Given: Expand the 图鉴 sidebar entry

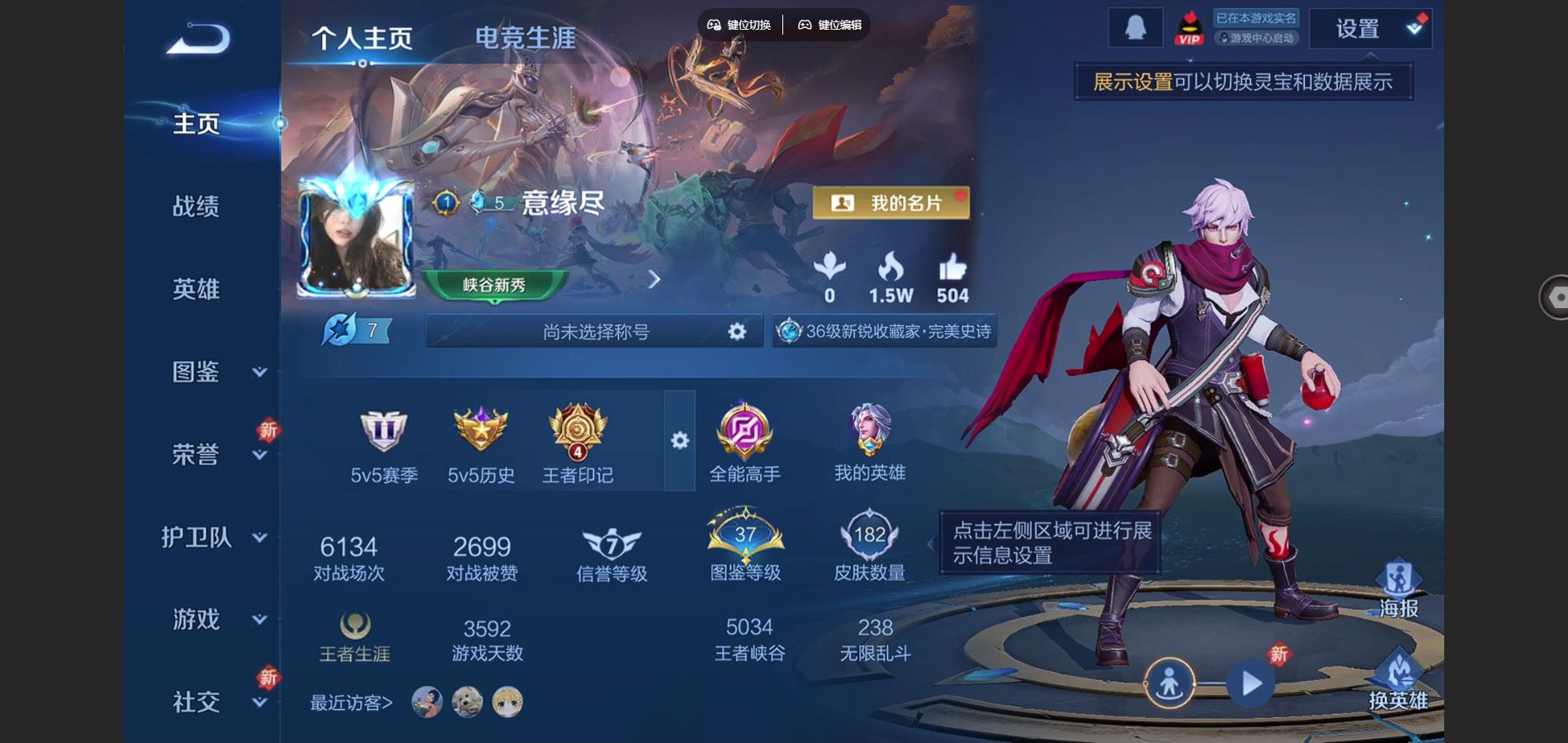Looking at the screenshot, I should pyautogui.click(x=215, y=371).
